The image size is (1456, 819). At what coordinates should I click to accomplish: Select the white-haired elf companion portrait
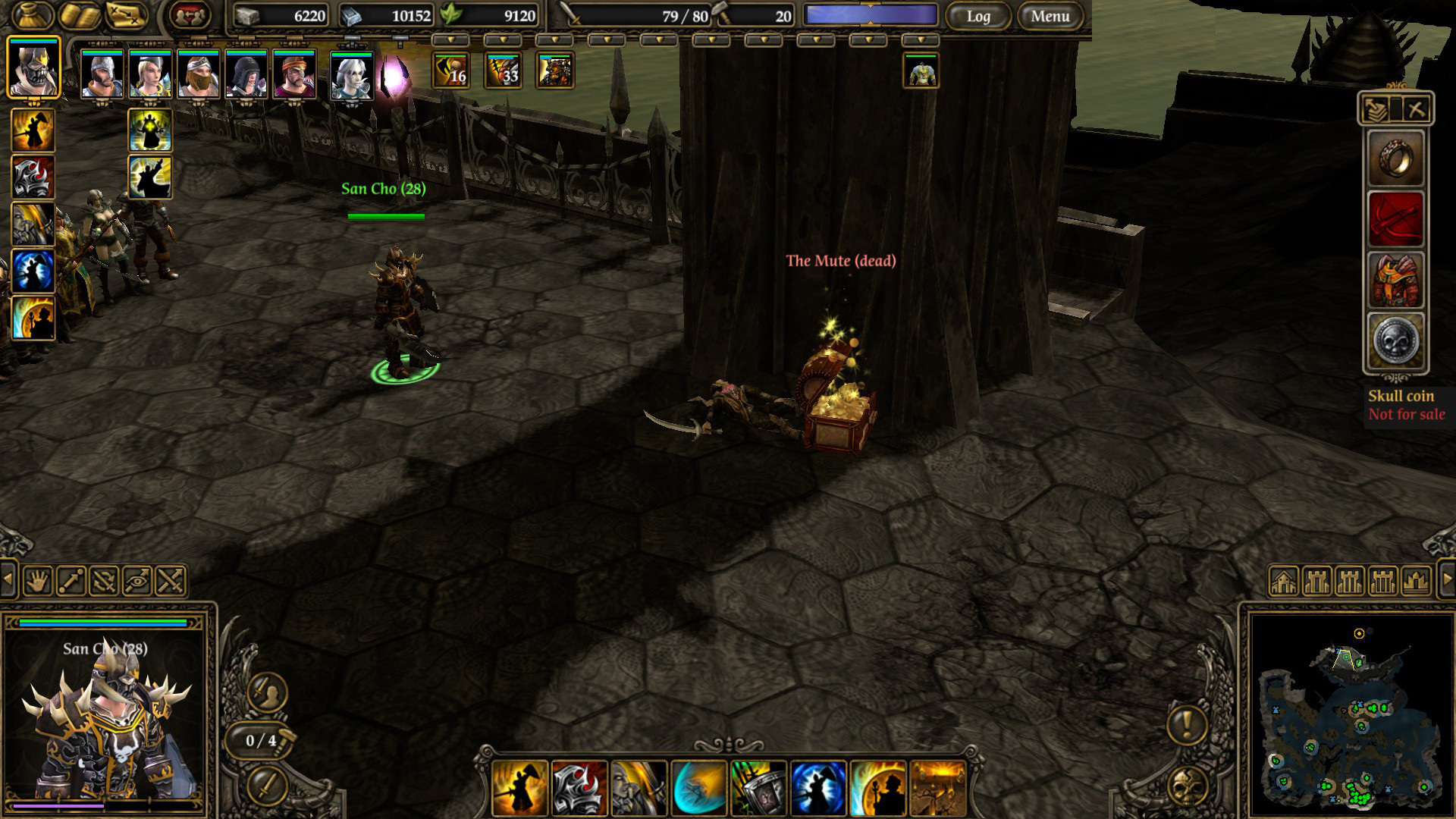pyautogui.click(x=352, y=76)
